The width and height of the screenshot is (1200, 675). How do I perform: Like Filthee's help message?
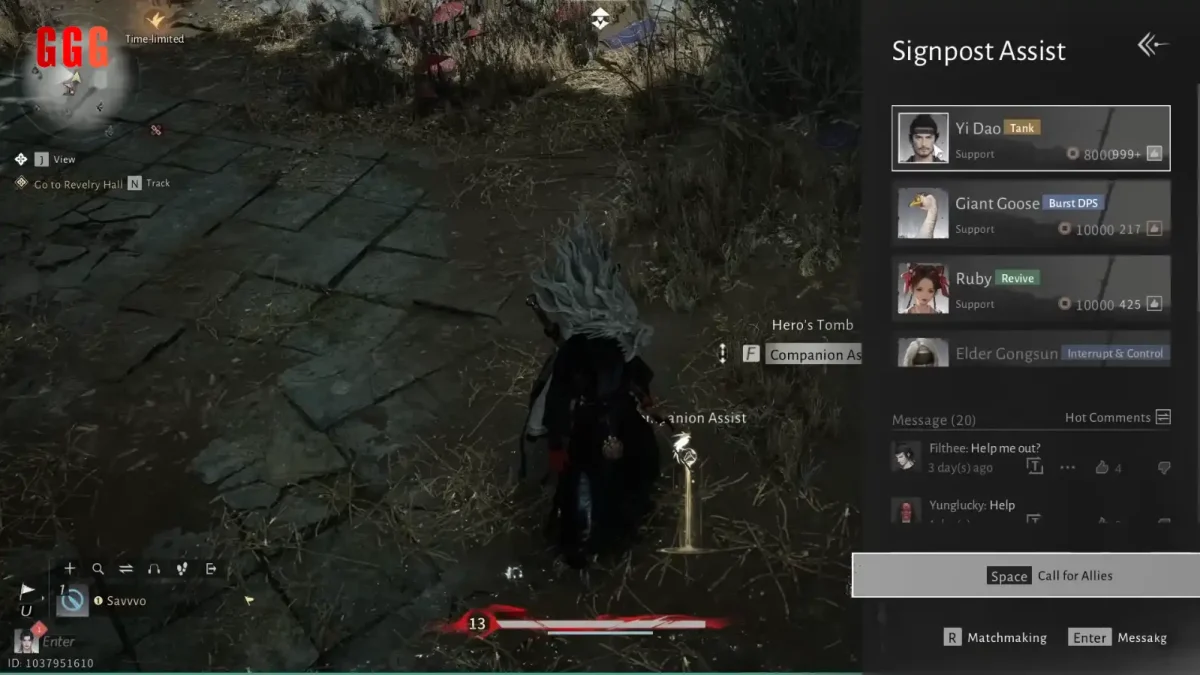point(1103,467)
